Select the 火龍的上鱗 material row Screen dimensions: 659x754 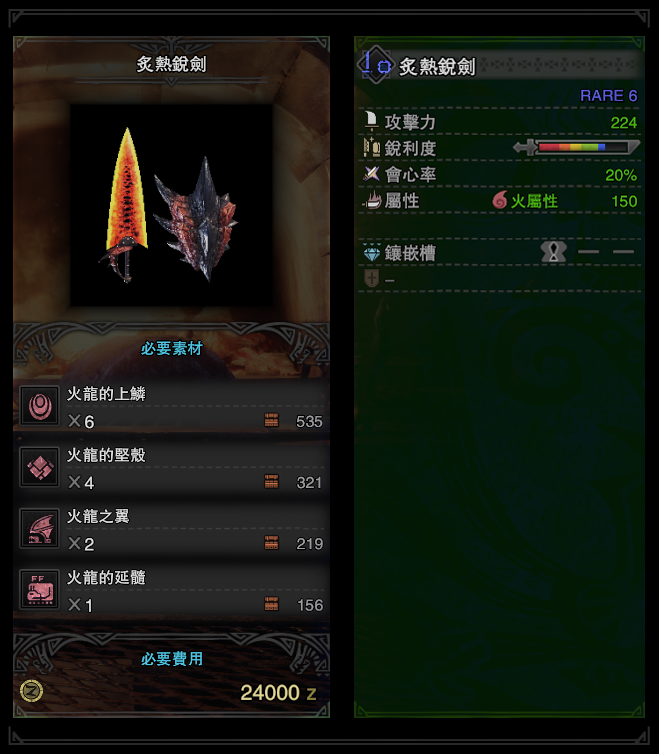[171, 407]
